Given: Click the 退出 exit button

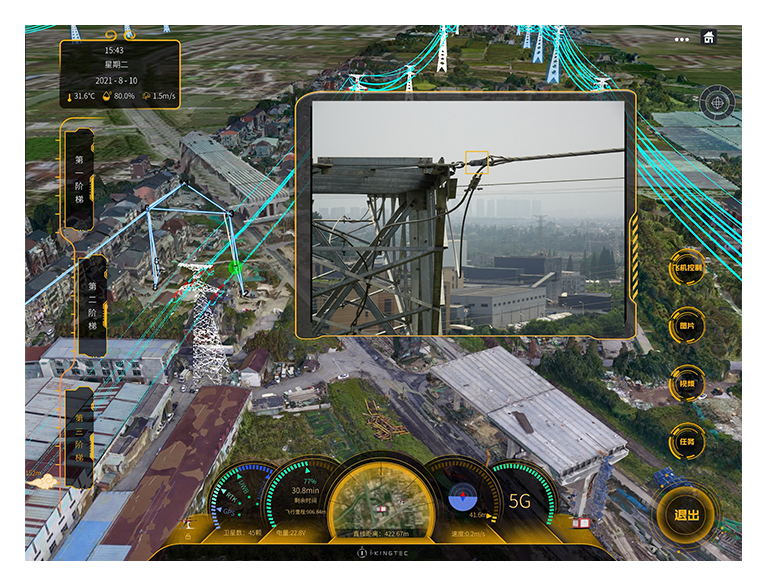Looking at the screenshot, I should [686, 516].
